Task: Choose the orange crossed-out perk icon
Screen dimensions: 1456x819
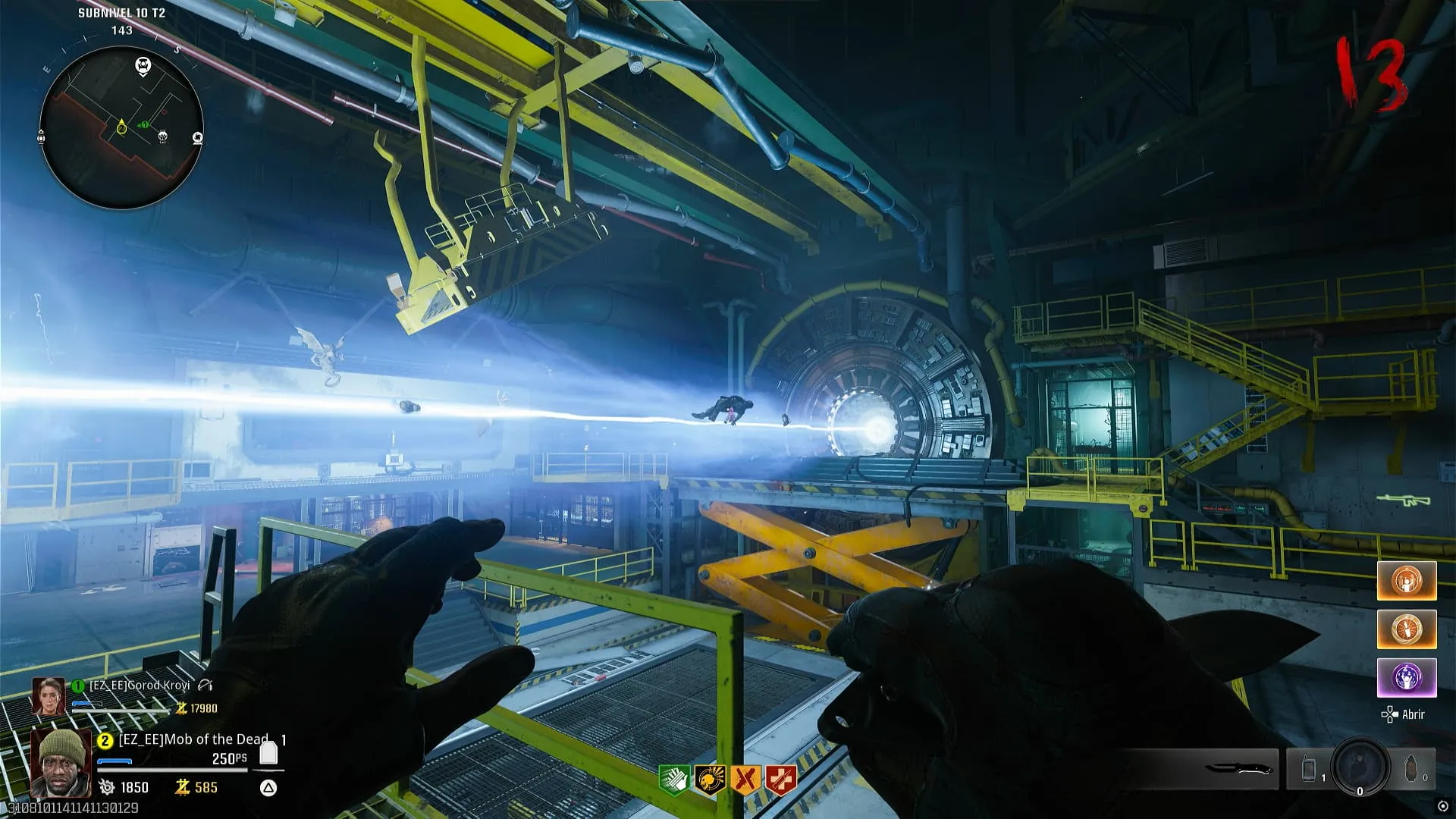Action: [745, 780]
